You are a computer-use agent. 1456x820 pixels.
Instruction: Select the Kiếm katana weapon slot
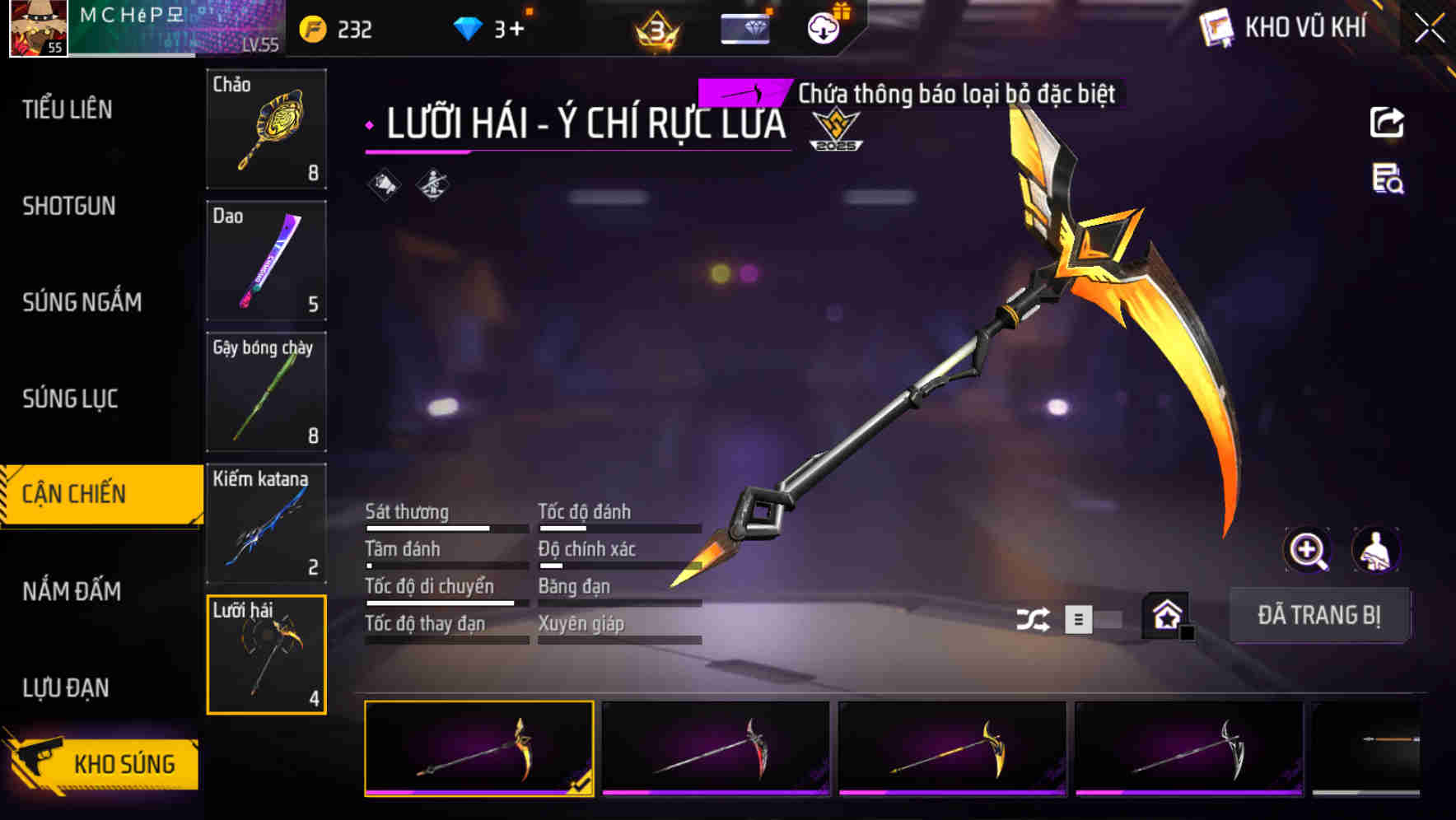(x=266, y=524)
